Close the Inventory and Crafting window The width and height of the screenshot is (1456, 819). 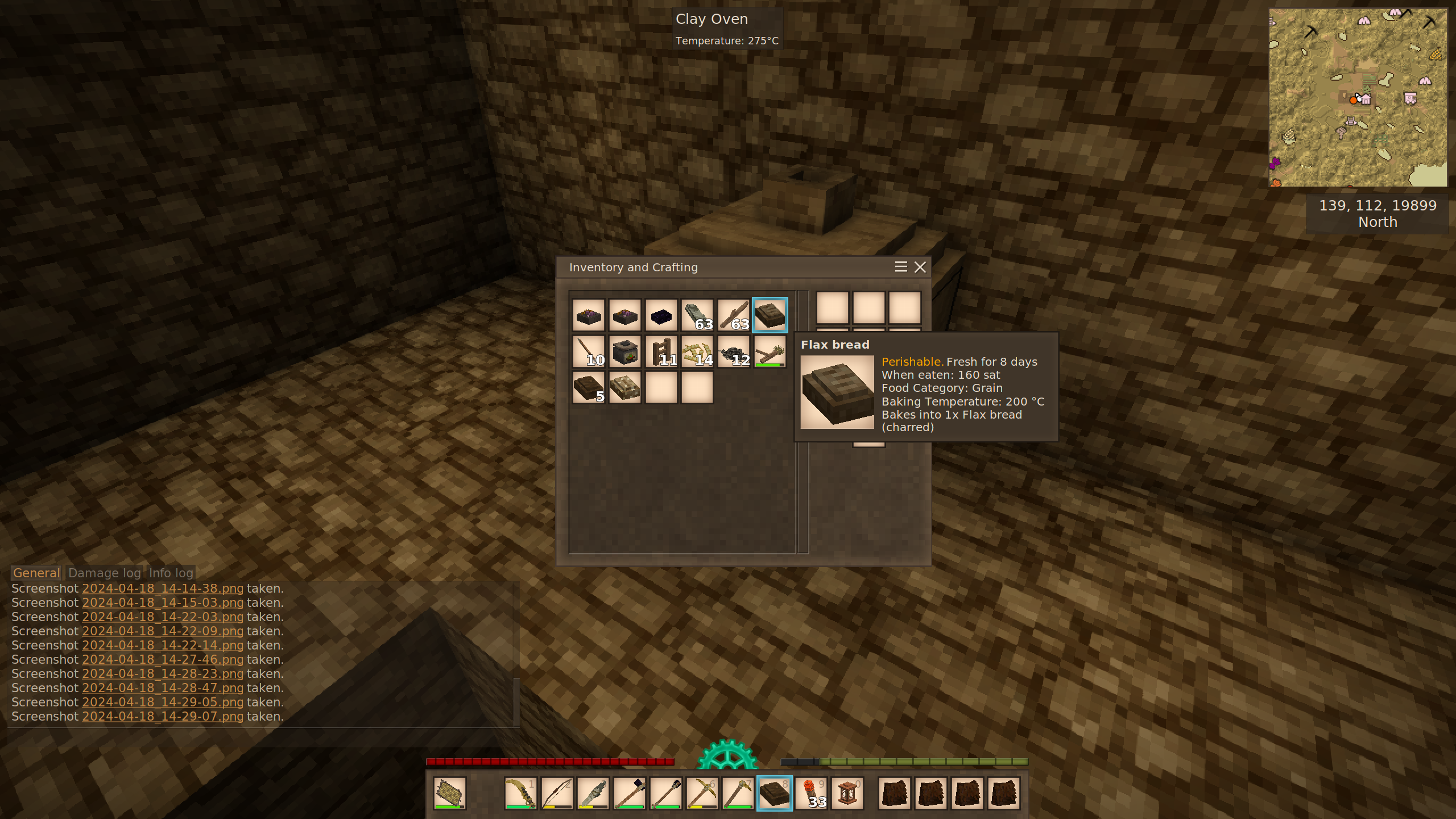tap(920, 267)
